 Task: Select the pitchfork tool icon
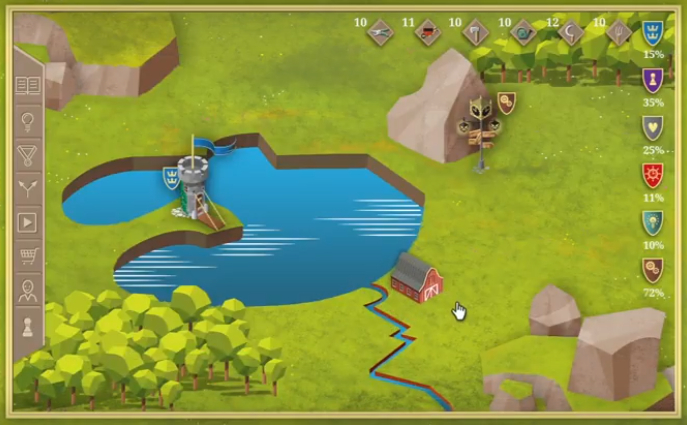point(619,32)
